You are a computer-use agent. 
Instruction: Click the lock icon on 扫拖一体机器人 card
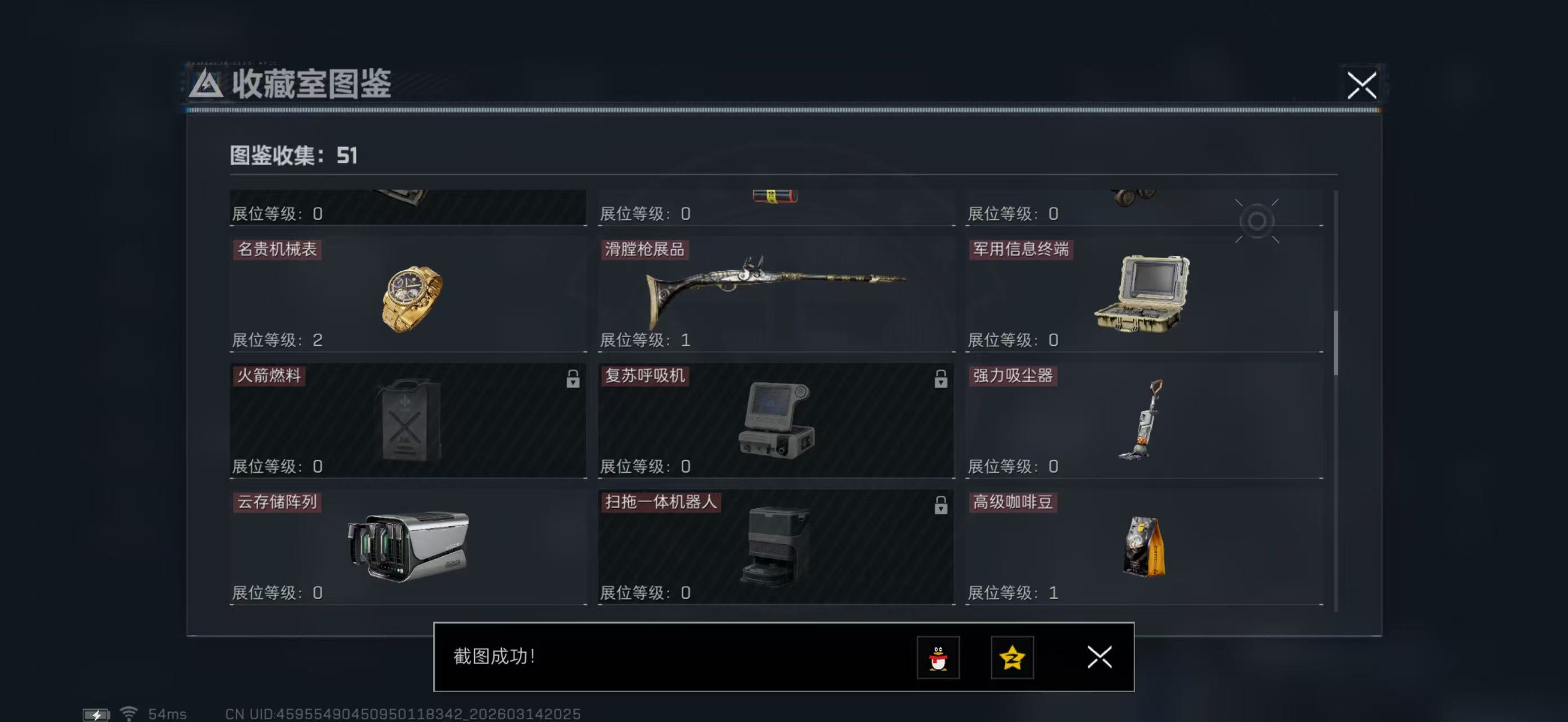942,506
